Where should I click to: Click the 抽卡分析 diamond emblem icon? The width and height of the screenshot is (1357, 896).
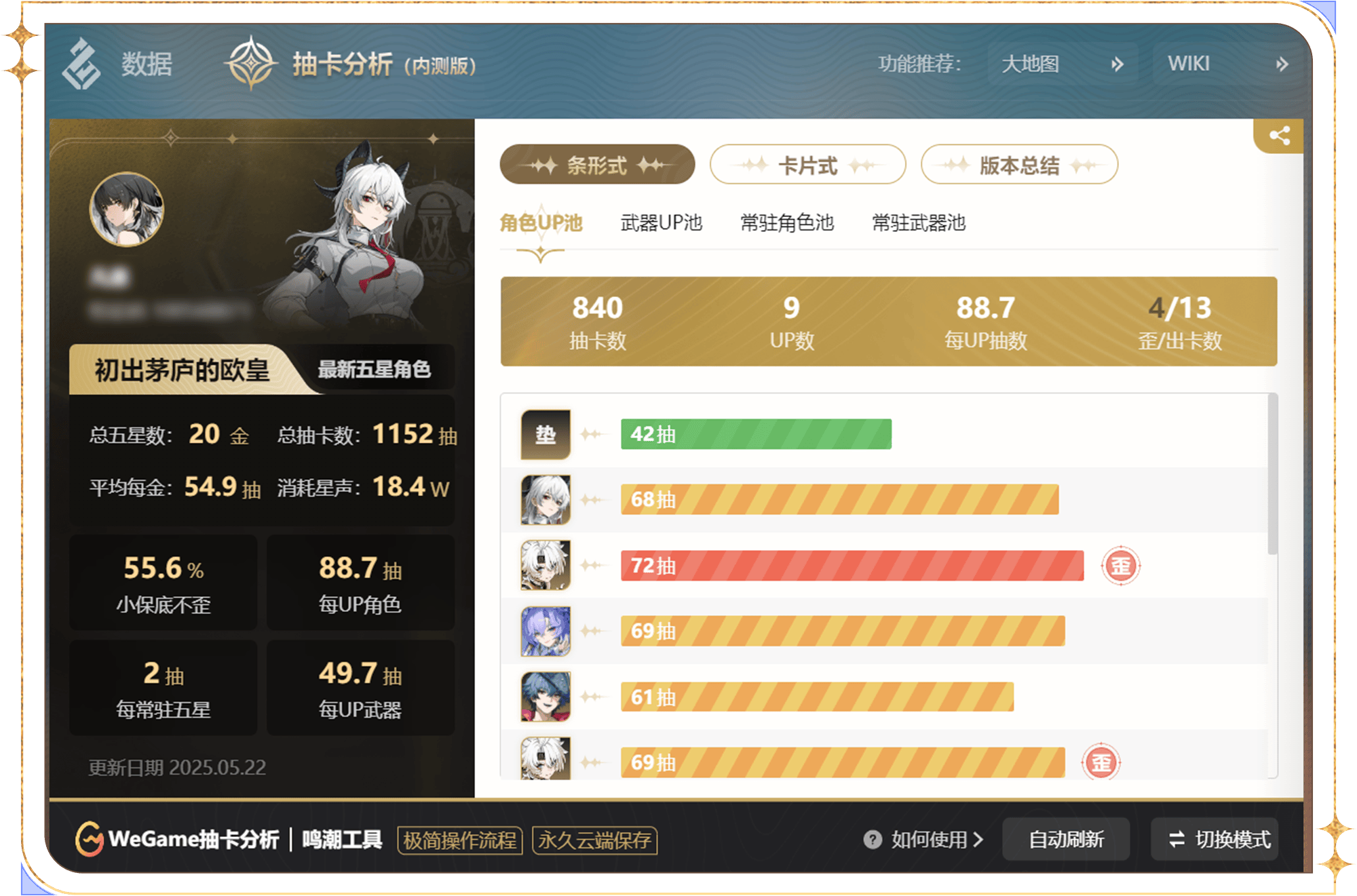[251, 64]
